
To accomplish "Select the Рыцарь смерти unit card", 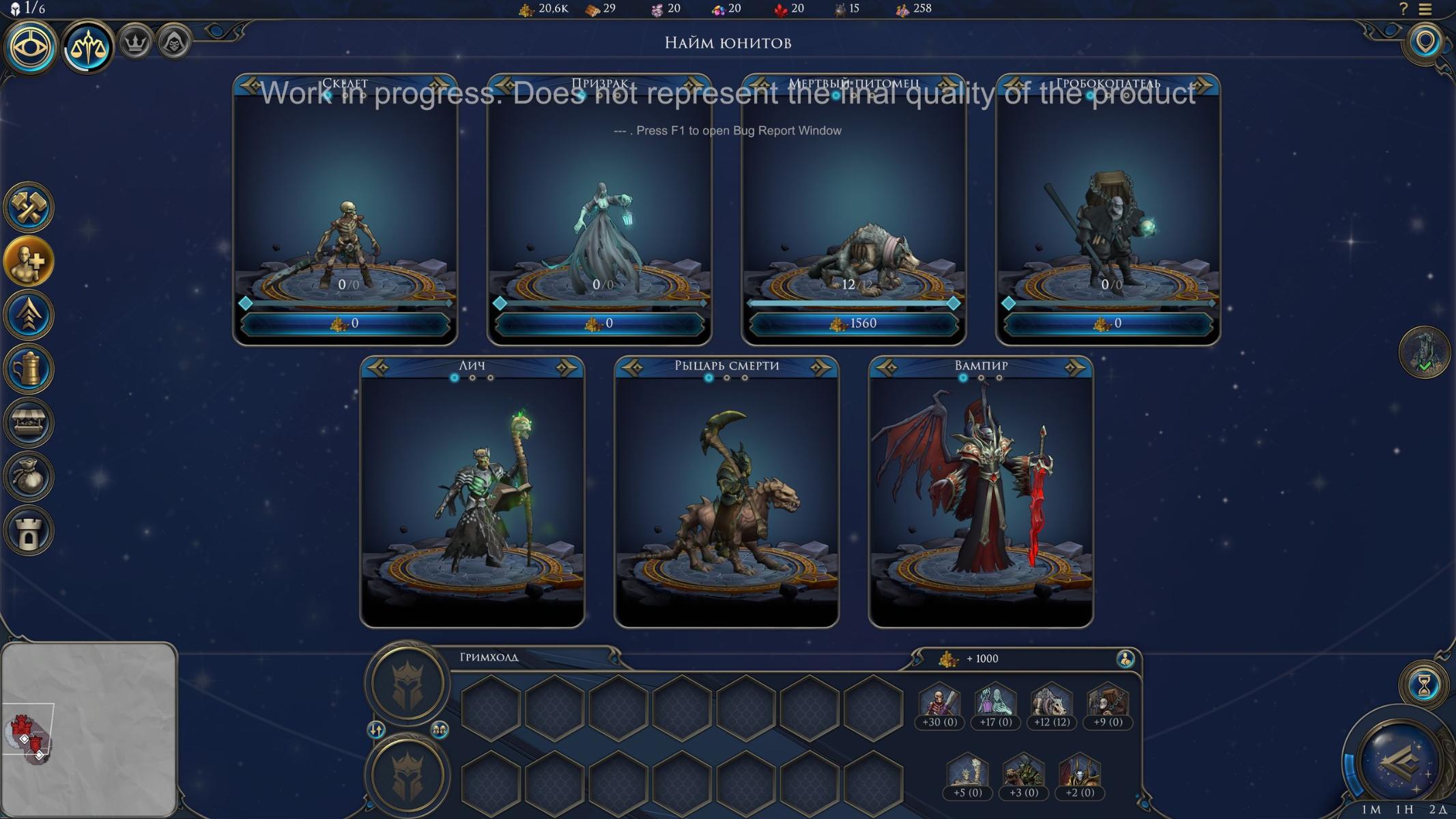I will [x=726, y=491].
